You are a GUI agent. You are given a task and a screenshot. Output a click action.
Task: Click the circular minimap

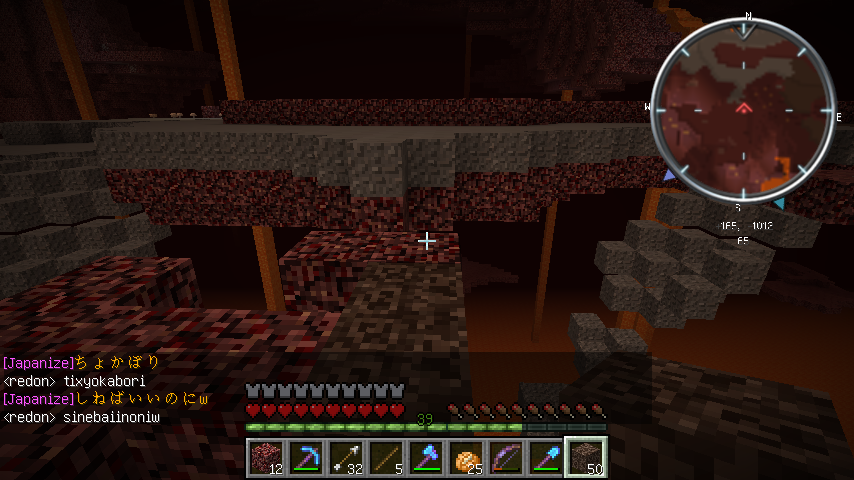coord(743,112)
